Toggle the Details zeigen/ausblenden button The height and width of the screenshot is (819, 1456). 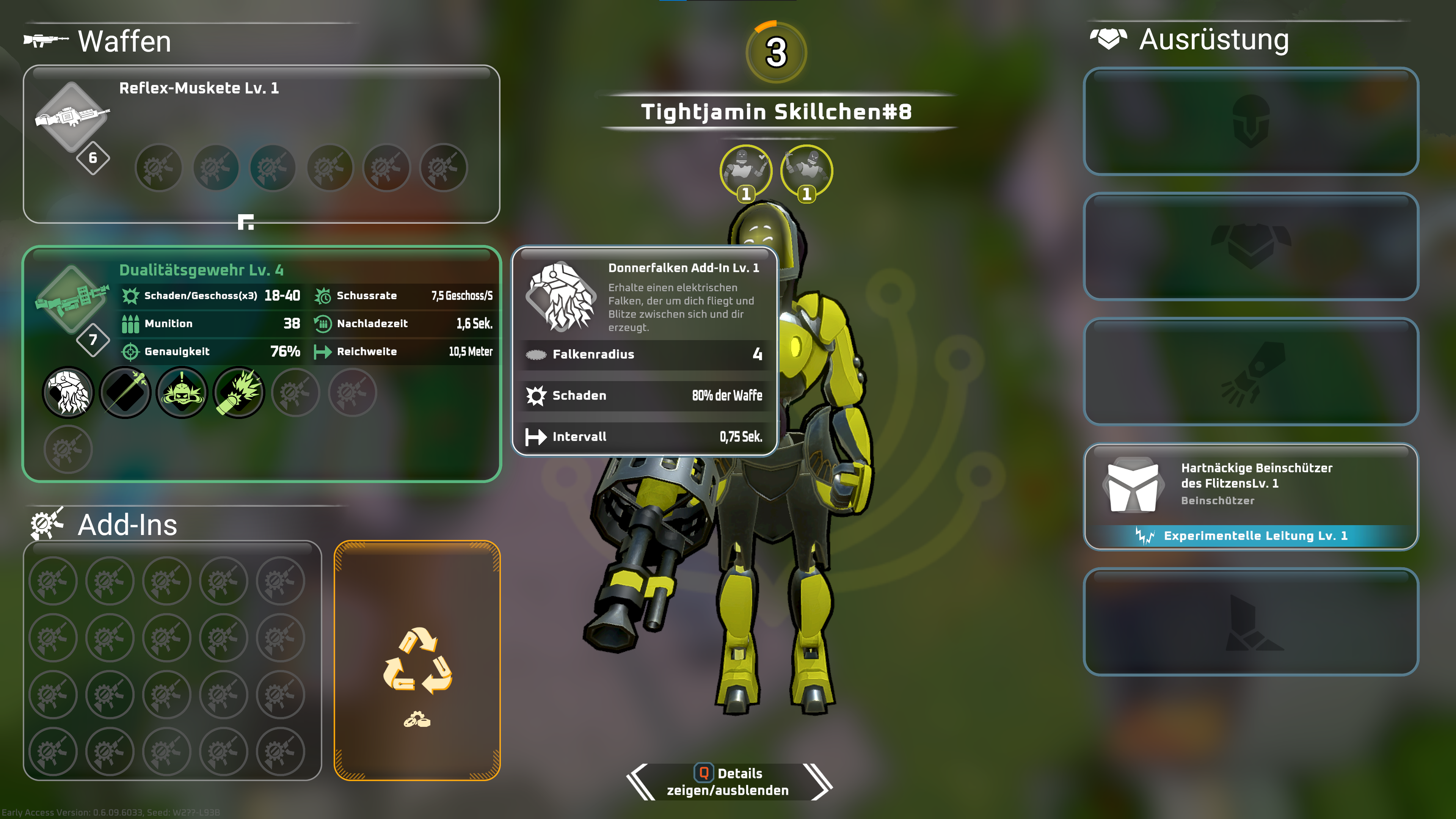[x=728, y=781]
